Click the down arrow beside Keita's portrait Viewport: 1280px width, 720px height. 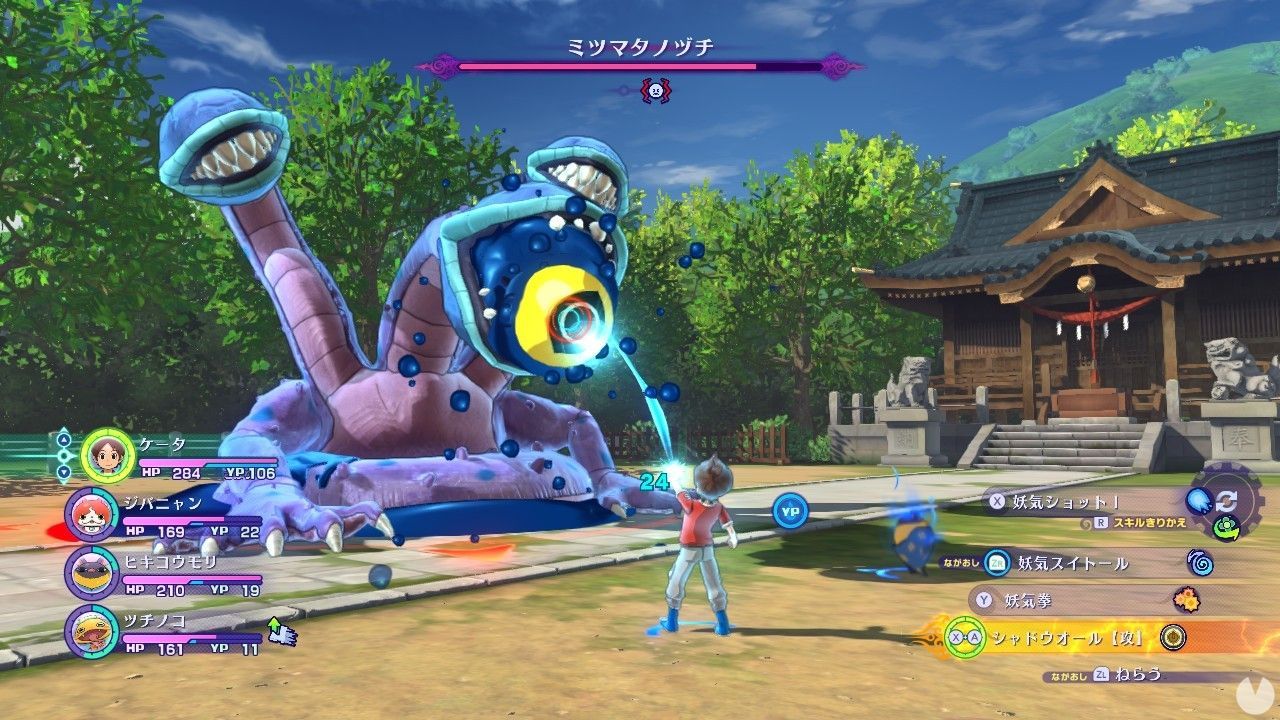64,472
